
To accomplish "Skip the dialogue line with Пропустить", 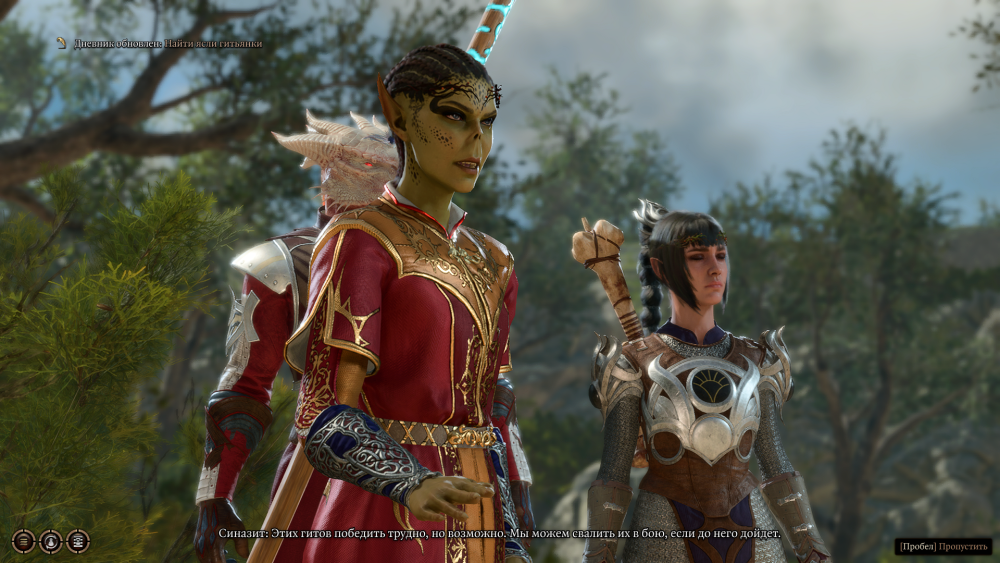I will coord(943,546).
